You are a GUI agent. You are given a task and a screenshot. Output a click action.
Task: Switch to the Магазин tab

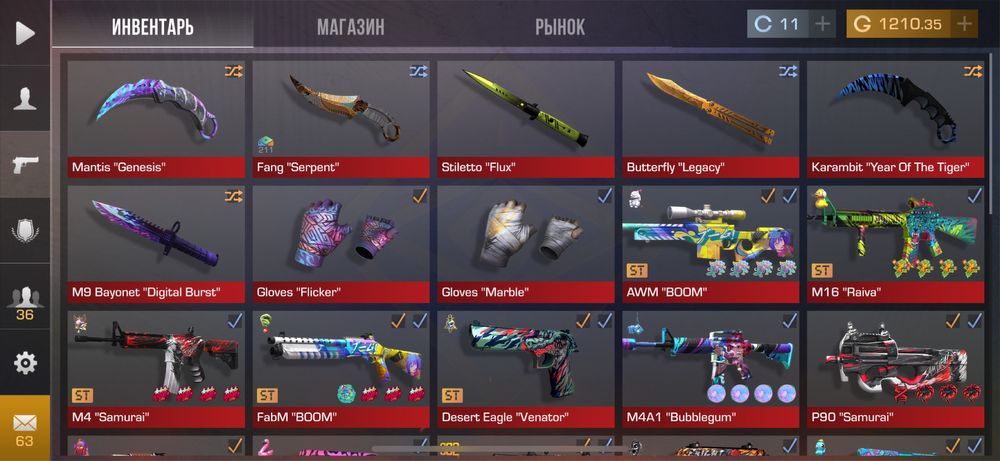[351, 27]
